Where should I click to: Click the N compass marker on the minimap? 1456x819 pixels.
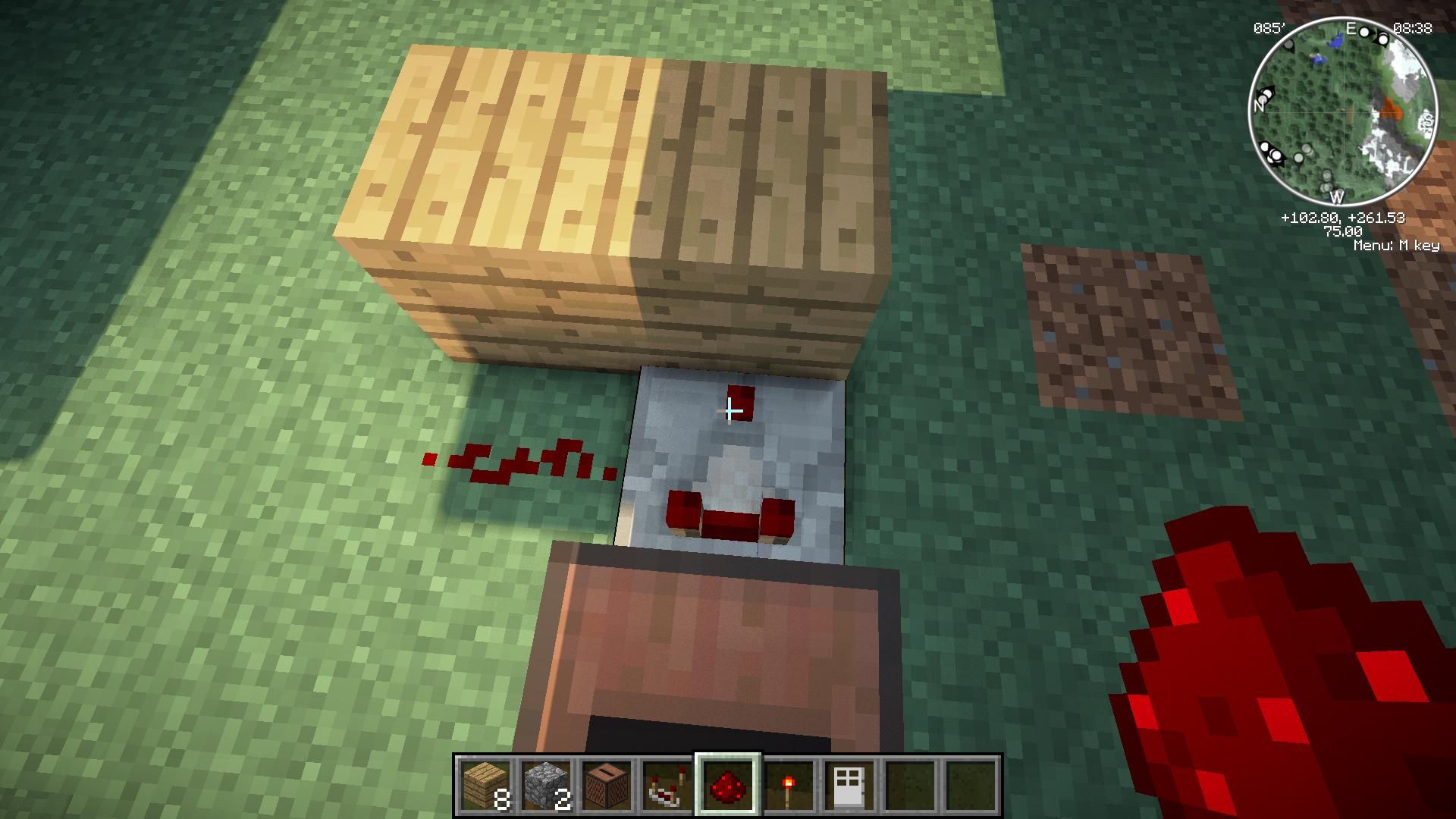1259,106
